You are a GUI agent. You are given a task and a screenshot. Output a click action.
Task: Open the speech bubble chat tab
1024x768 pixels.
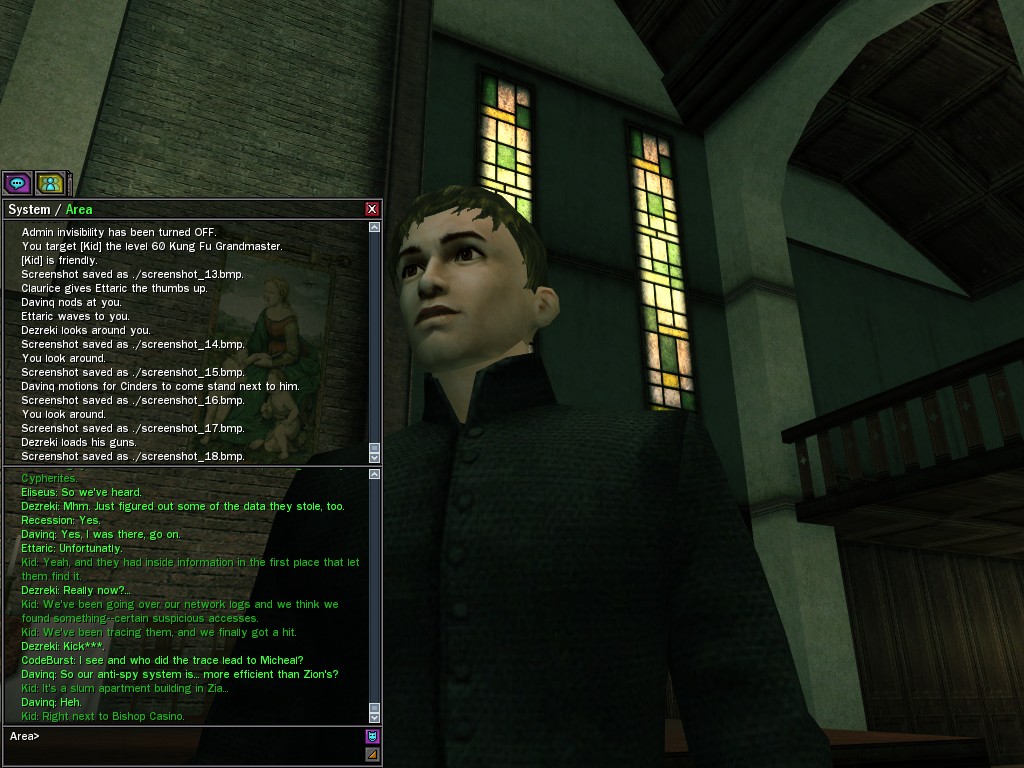(17, 183)
